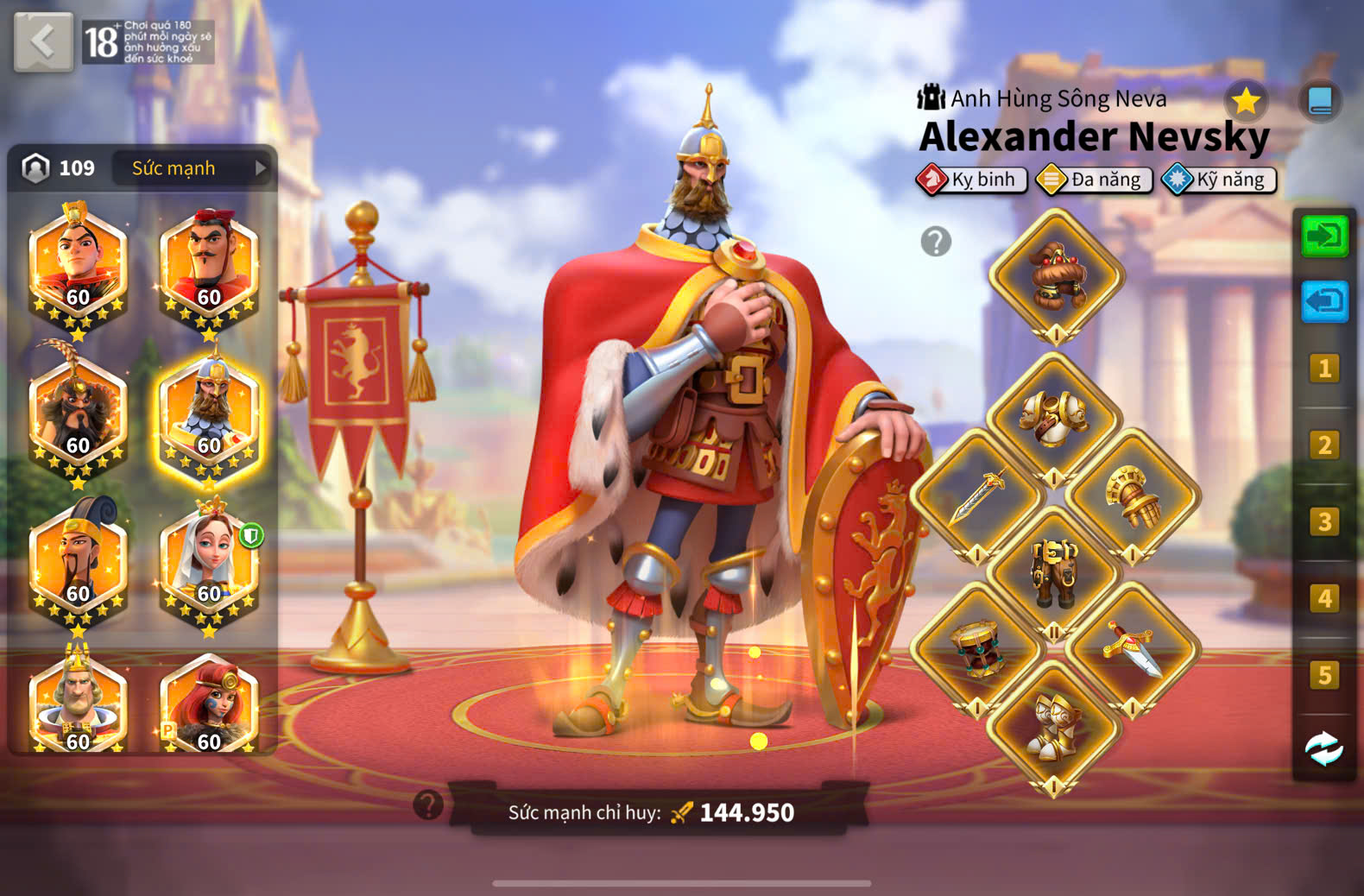Switch to equipment preset 1
The width and height of the screenshot is (1364, 896).
coord(1324,369)
